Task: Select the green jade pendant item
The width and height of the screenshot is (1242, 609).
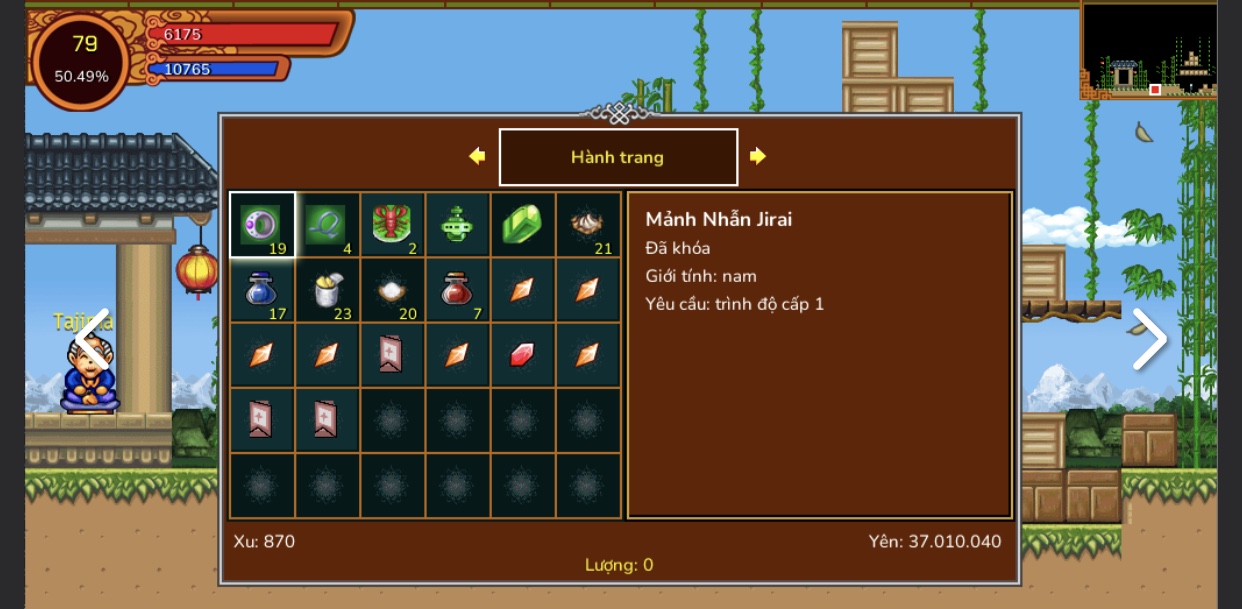Action: click(x=457, y=225)
